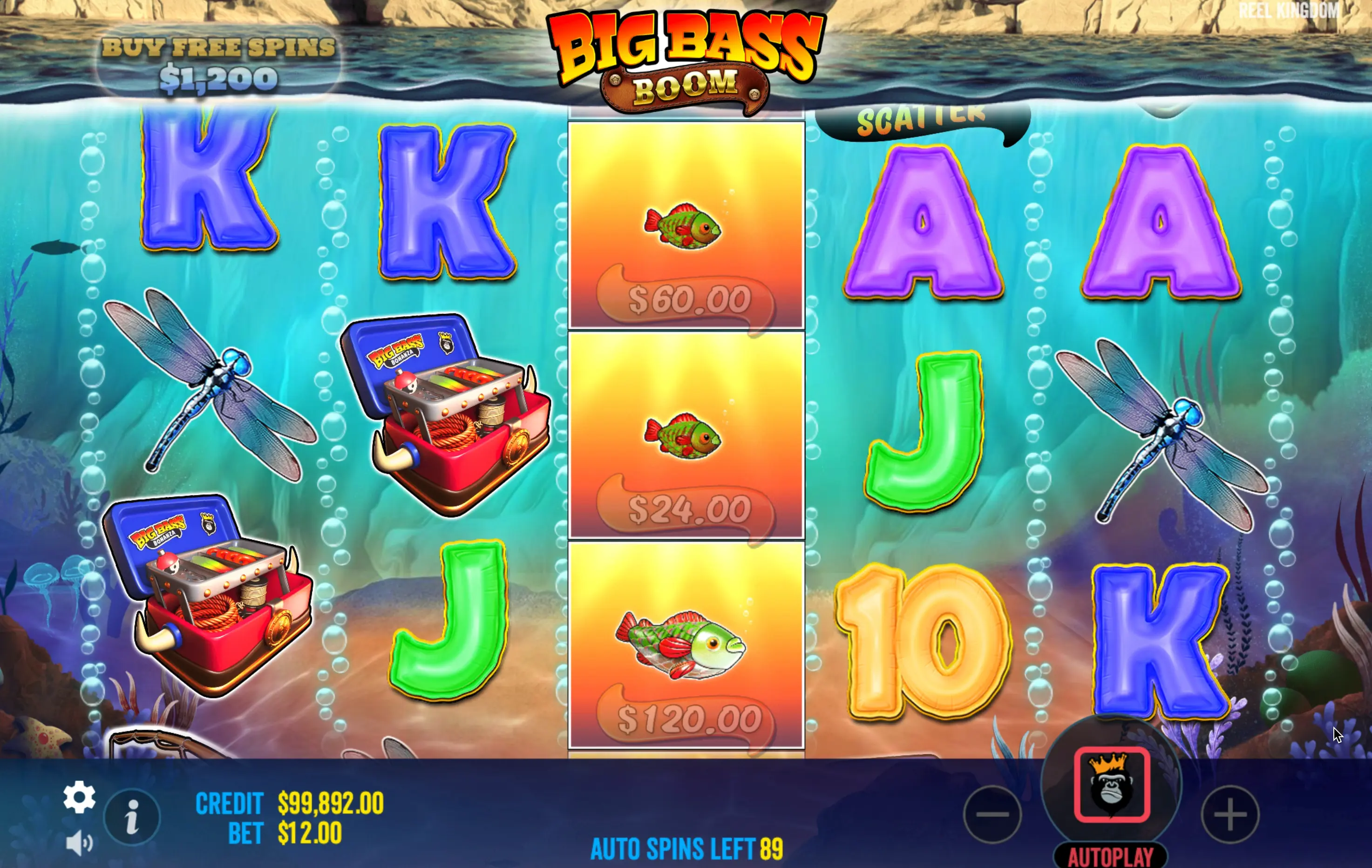Decrease the bet with minus button
The width and height of the screenshot is (1372, 868).
point(992,814)
